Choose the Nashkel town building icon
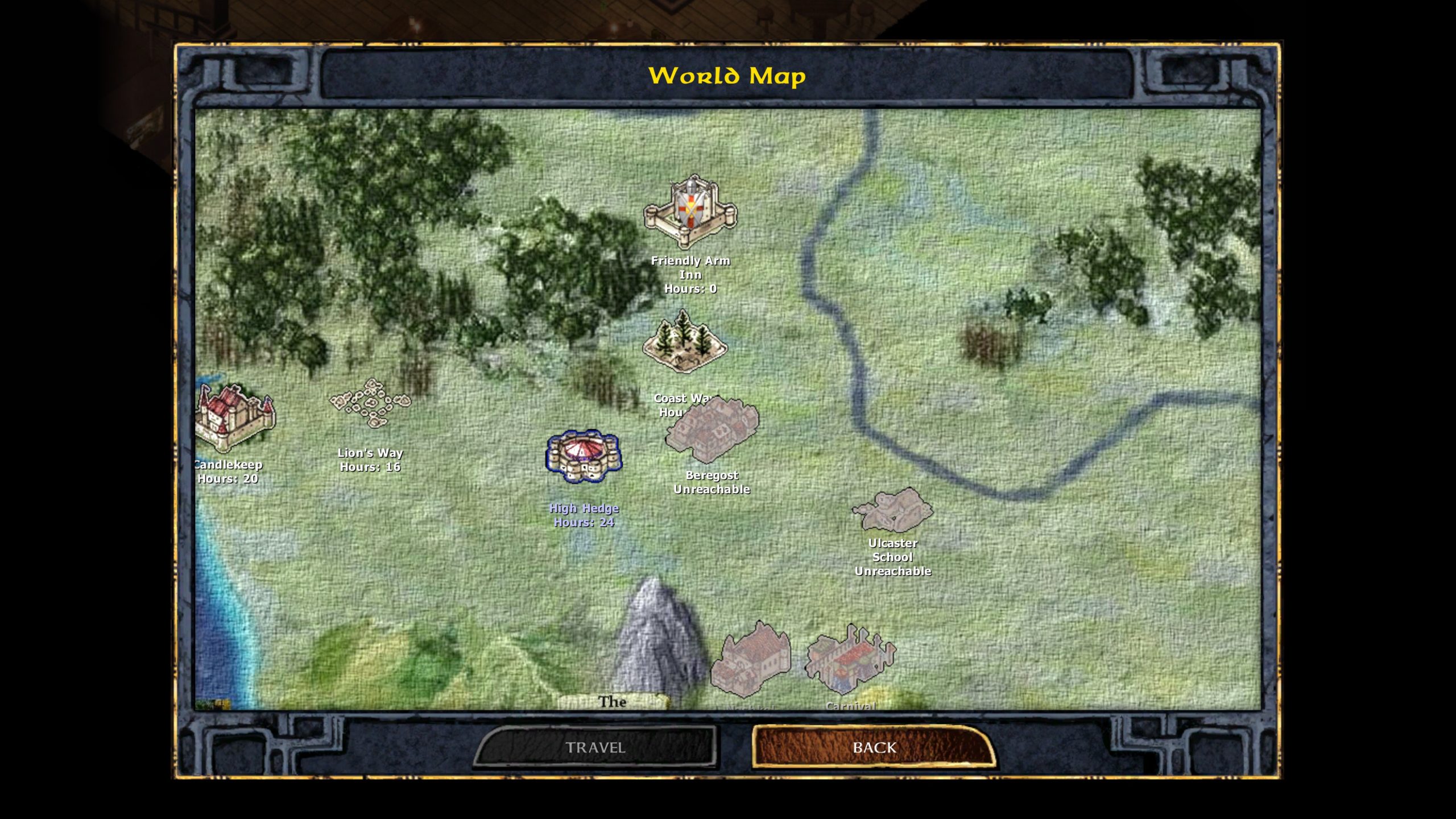 (x=751, y=661)
